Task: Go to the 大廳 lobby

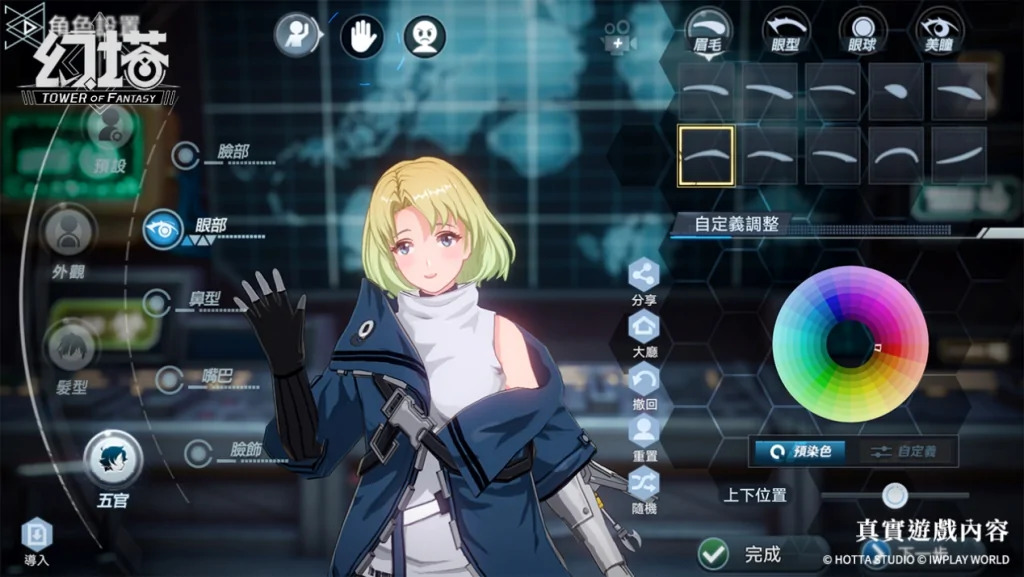Action: [644, 328]
